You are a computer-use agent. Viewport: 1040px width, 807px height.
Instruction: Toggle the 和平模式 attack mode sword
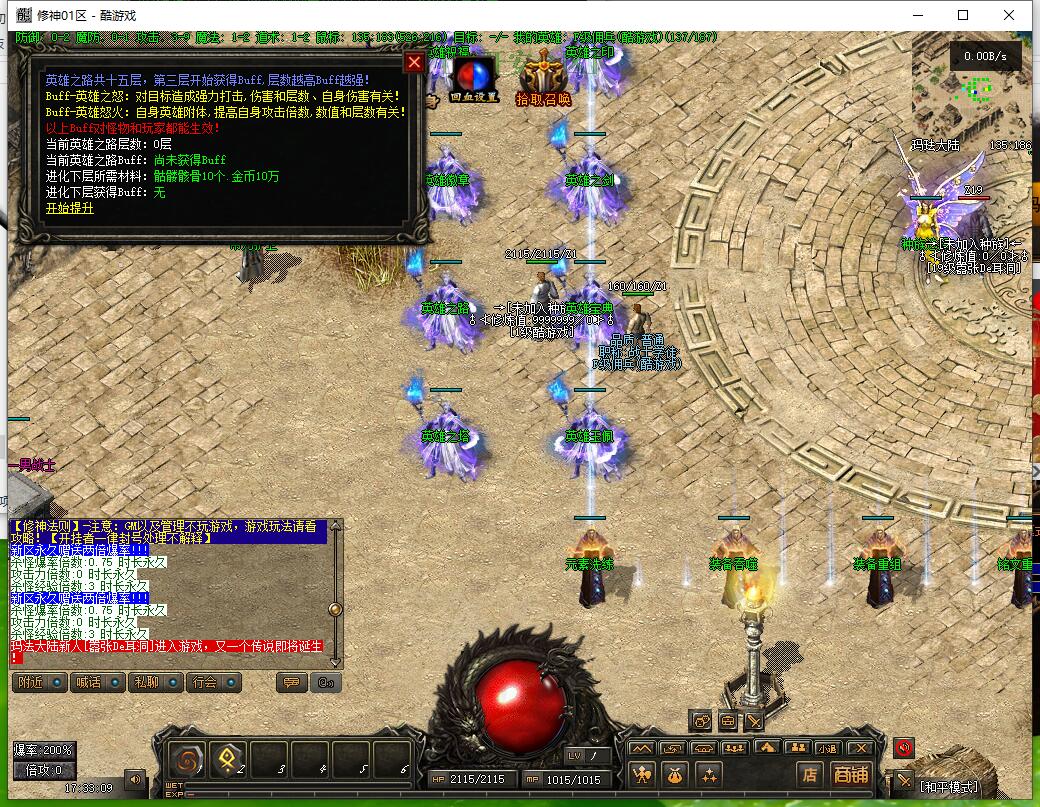point(904,780)
